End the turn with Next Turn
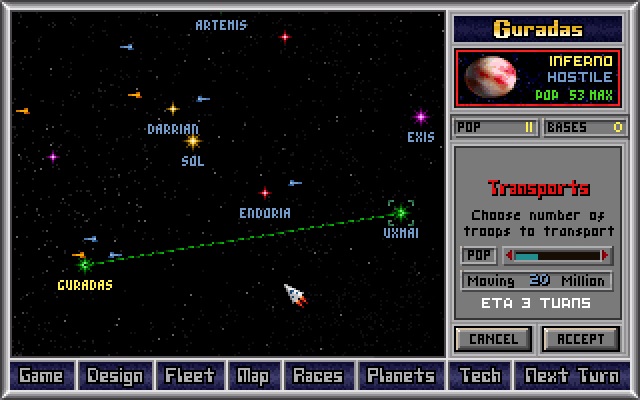 [571, 376]
